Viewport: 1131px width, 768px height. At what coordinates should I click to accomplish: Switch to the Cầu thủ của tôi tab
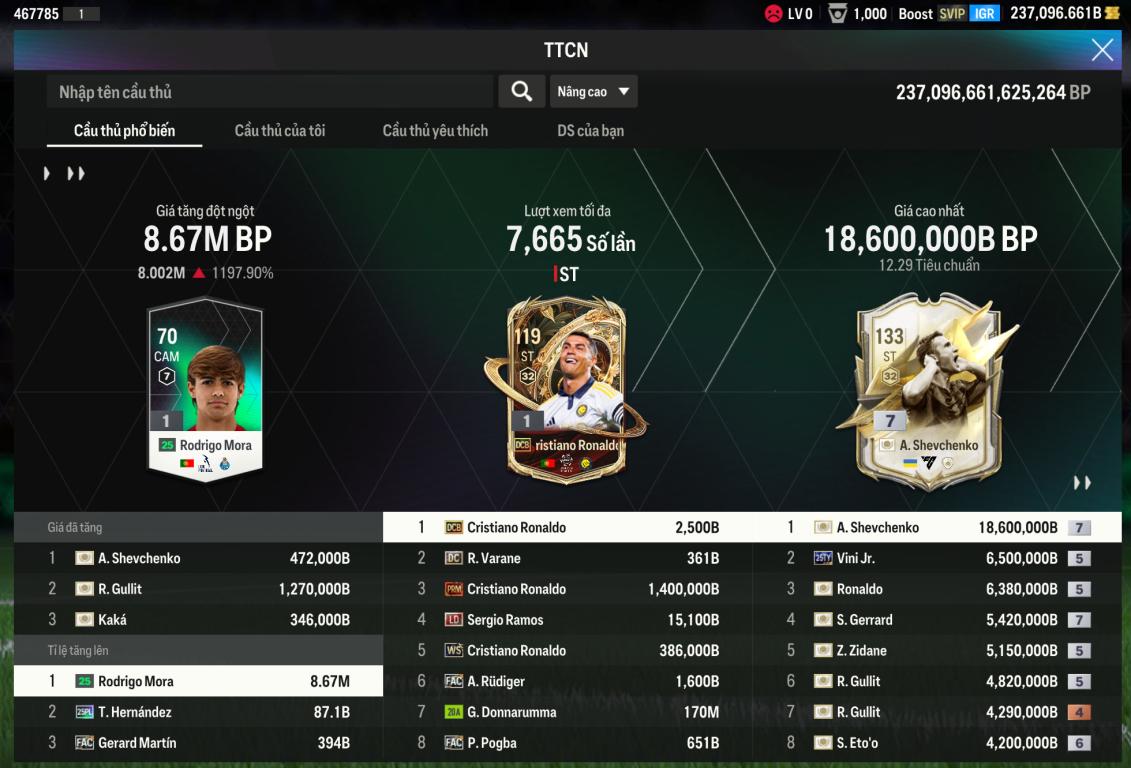[x=280, y=131]
